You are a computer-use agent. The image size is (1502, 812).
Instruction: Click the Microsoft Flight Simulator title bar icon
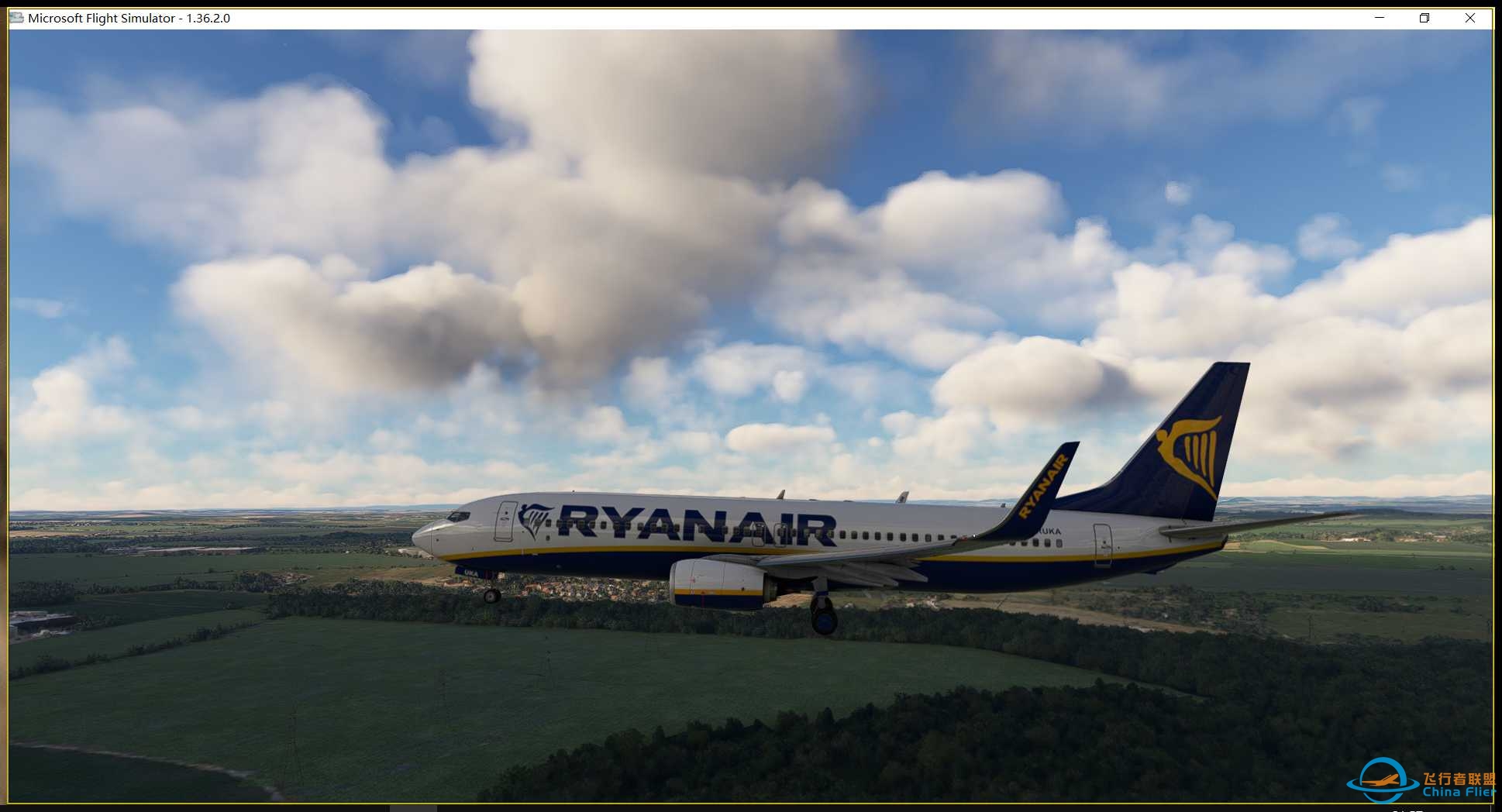(16, 17)
